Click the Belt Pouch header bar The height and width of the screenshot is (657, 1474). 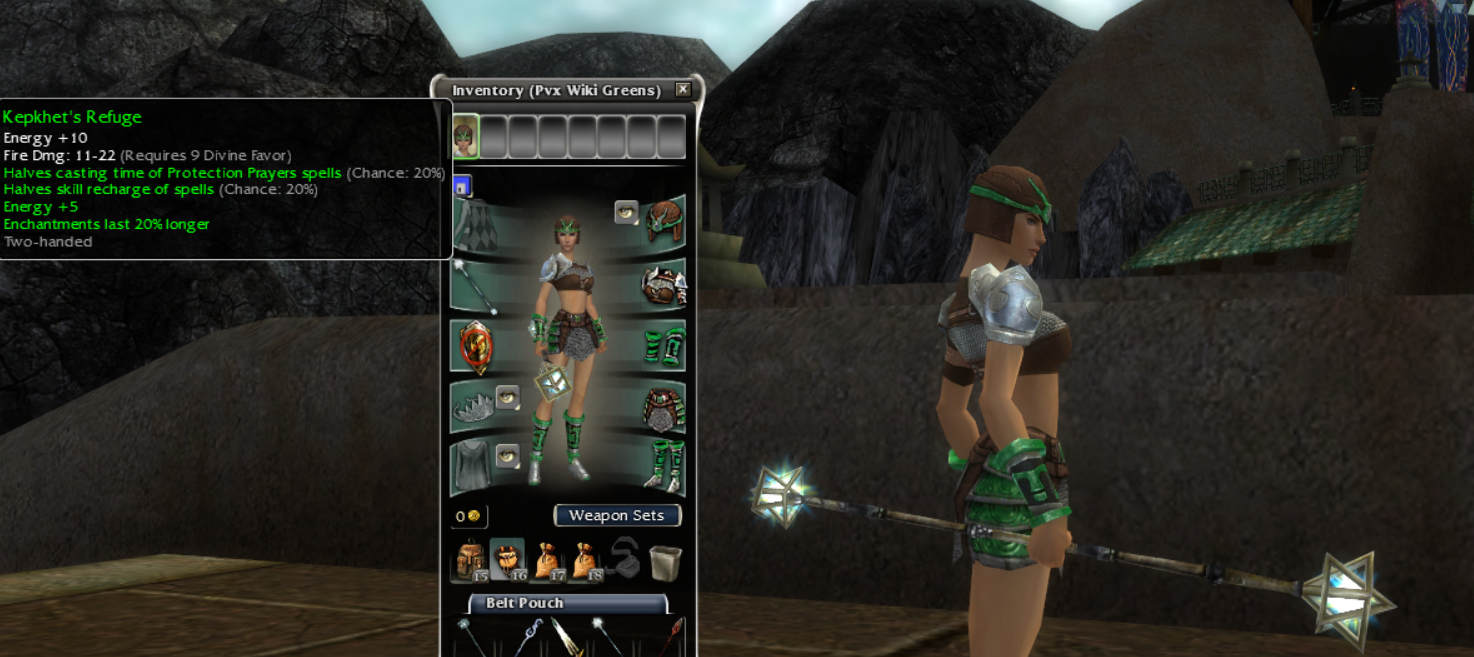[x=567, y=603]
